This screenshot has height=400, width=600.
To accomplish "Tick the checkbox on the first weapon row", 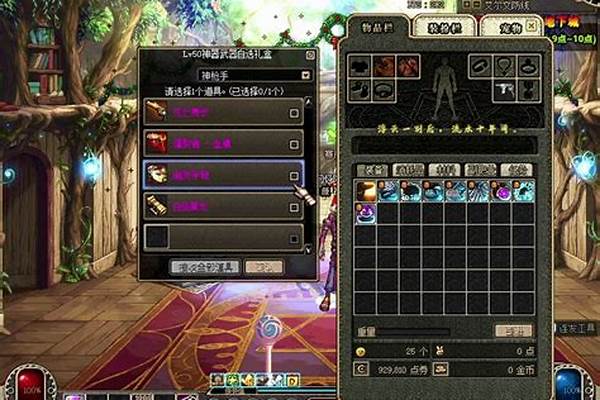I will [294, 114].
